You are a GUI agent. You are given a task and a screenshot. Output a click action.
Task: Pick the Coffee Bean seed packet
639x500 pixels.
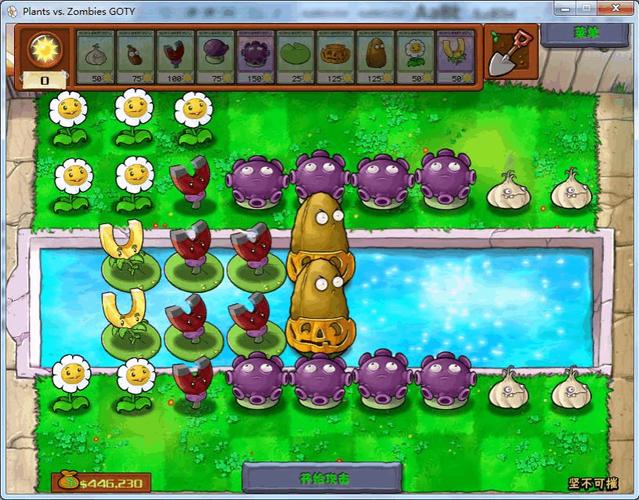(x=136, y=56)
